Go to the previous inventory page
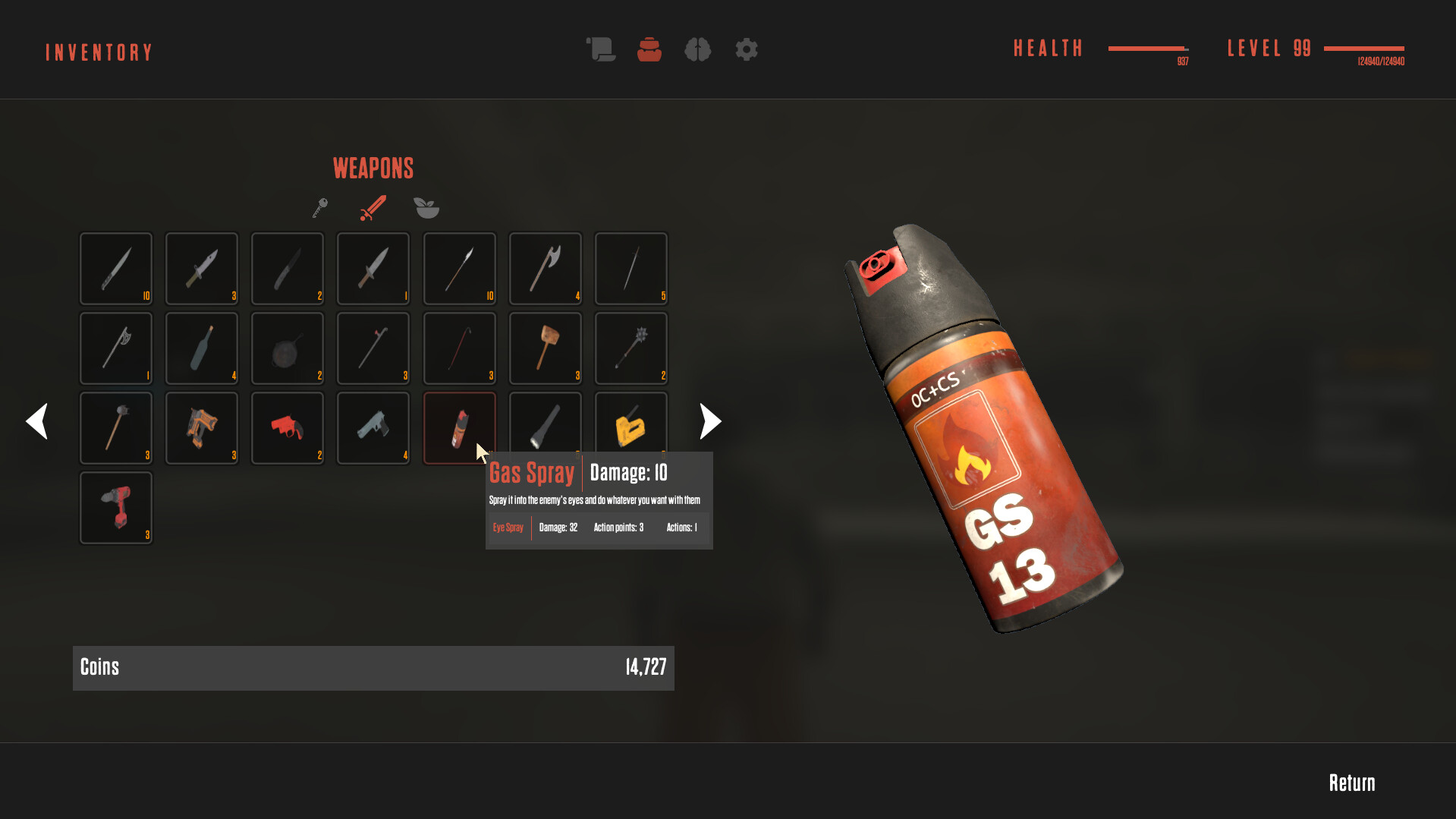 coord(36,421)
